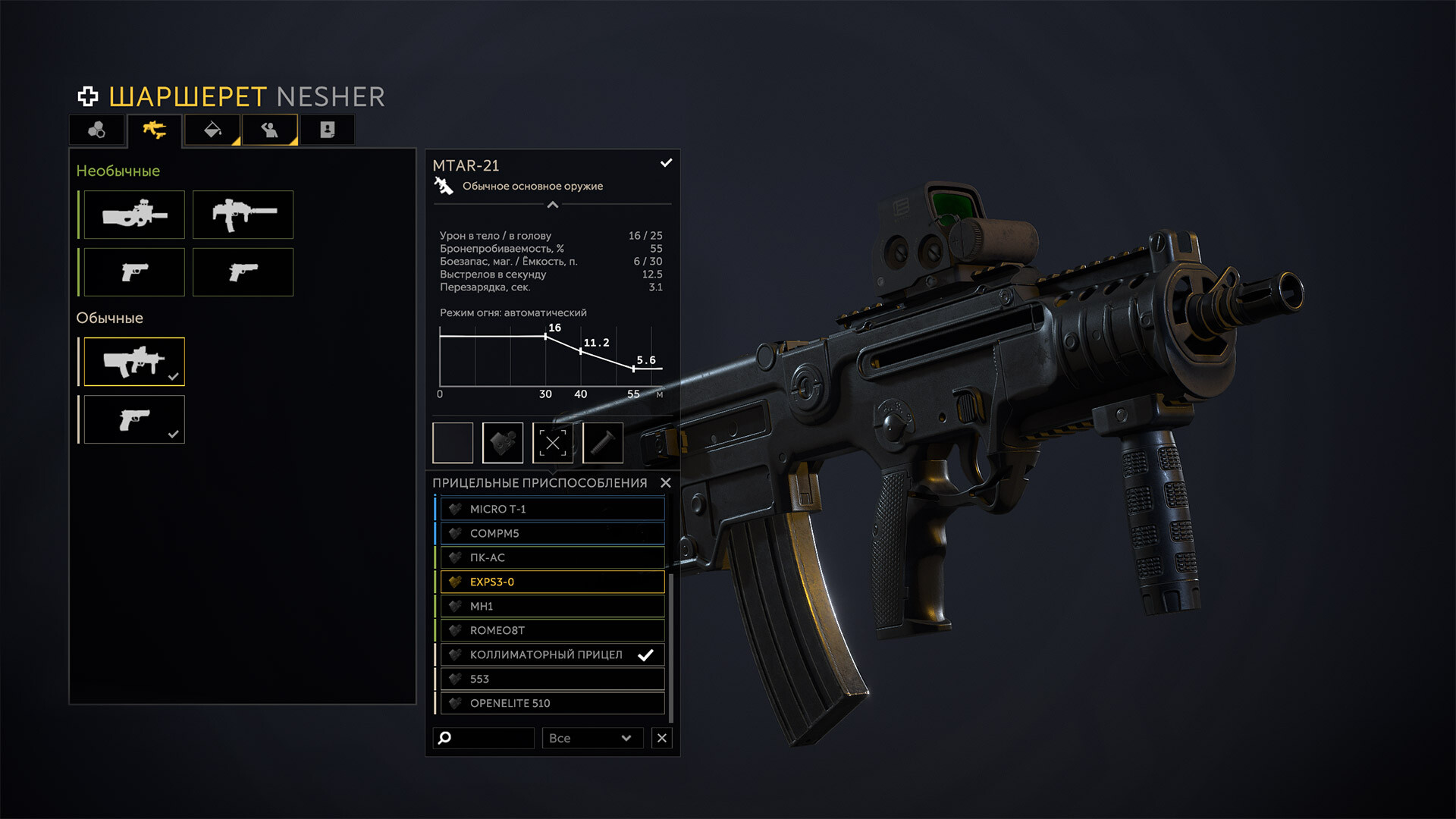Open the crossed-out brackets attachment slot
The height and width of the screenshot is (819, 1456).
(553, 443)
